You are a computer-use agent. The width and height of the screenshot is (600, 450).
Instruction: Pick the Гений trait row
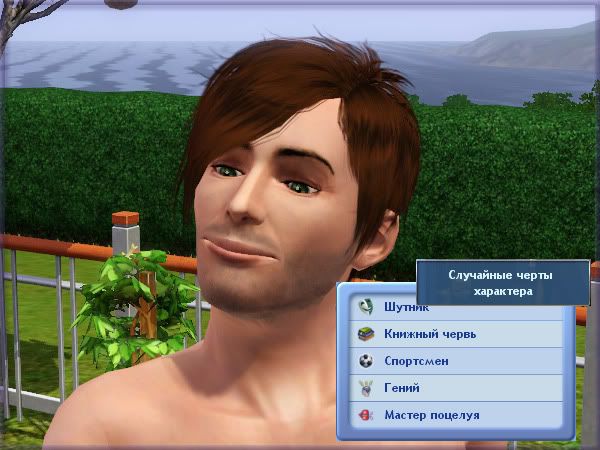point(455,387)
